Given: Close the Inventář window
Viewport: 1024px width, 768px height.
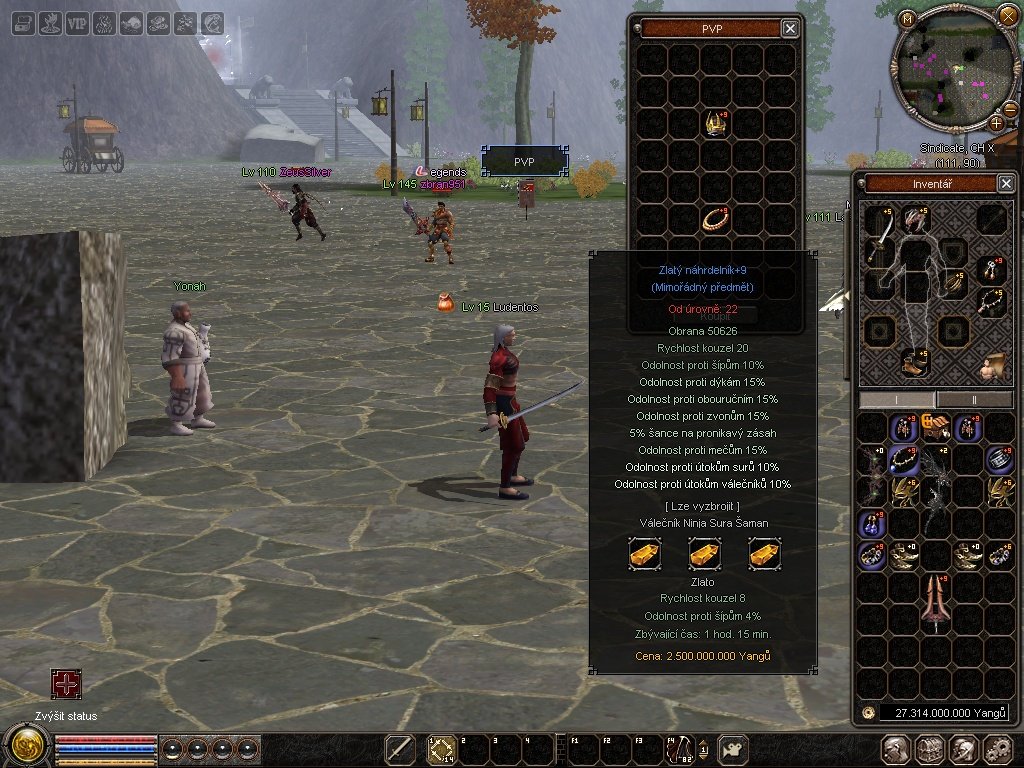Looking at the screenshot, I should 1006,183.
